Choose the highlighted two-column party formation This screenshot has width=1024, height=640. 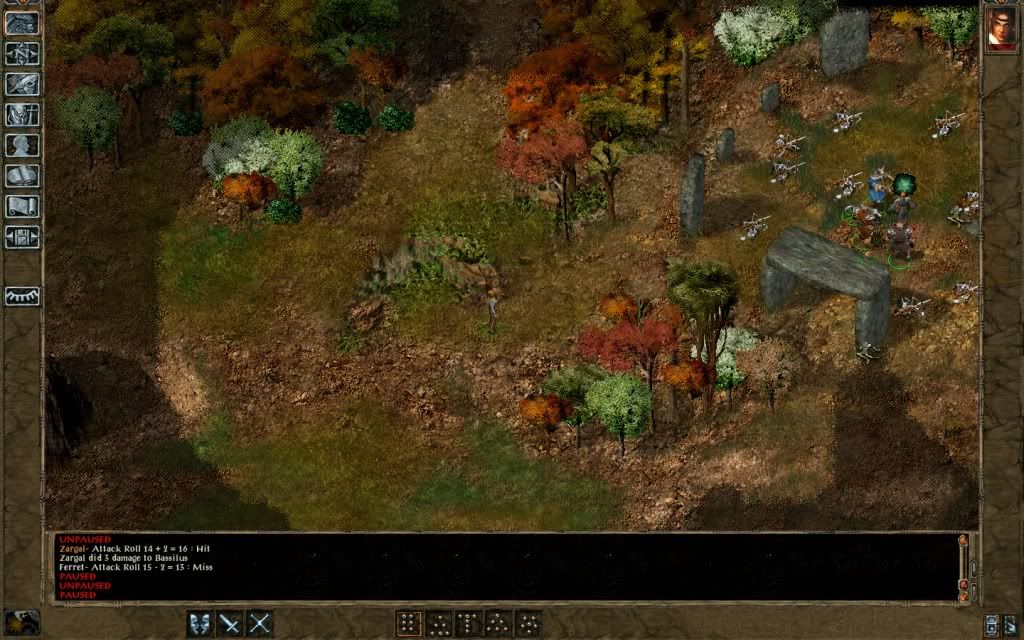tap(408, 624)
